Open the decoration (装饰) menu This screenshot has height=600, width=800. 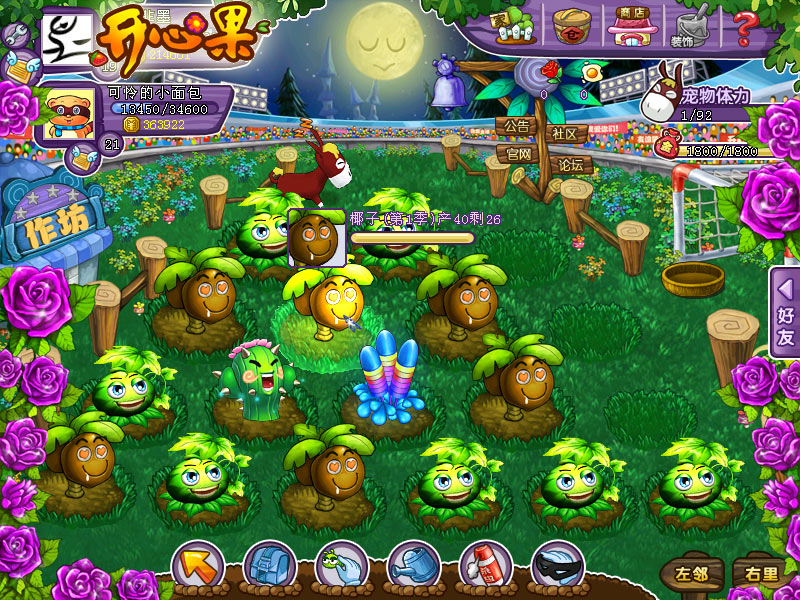(688, 25)
